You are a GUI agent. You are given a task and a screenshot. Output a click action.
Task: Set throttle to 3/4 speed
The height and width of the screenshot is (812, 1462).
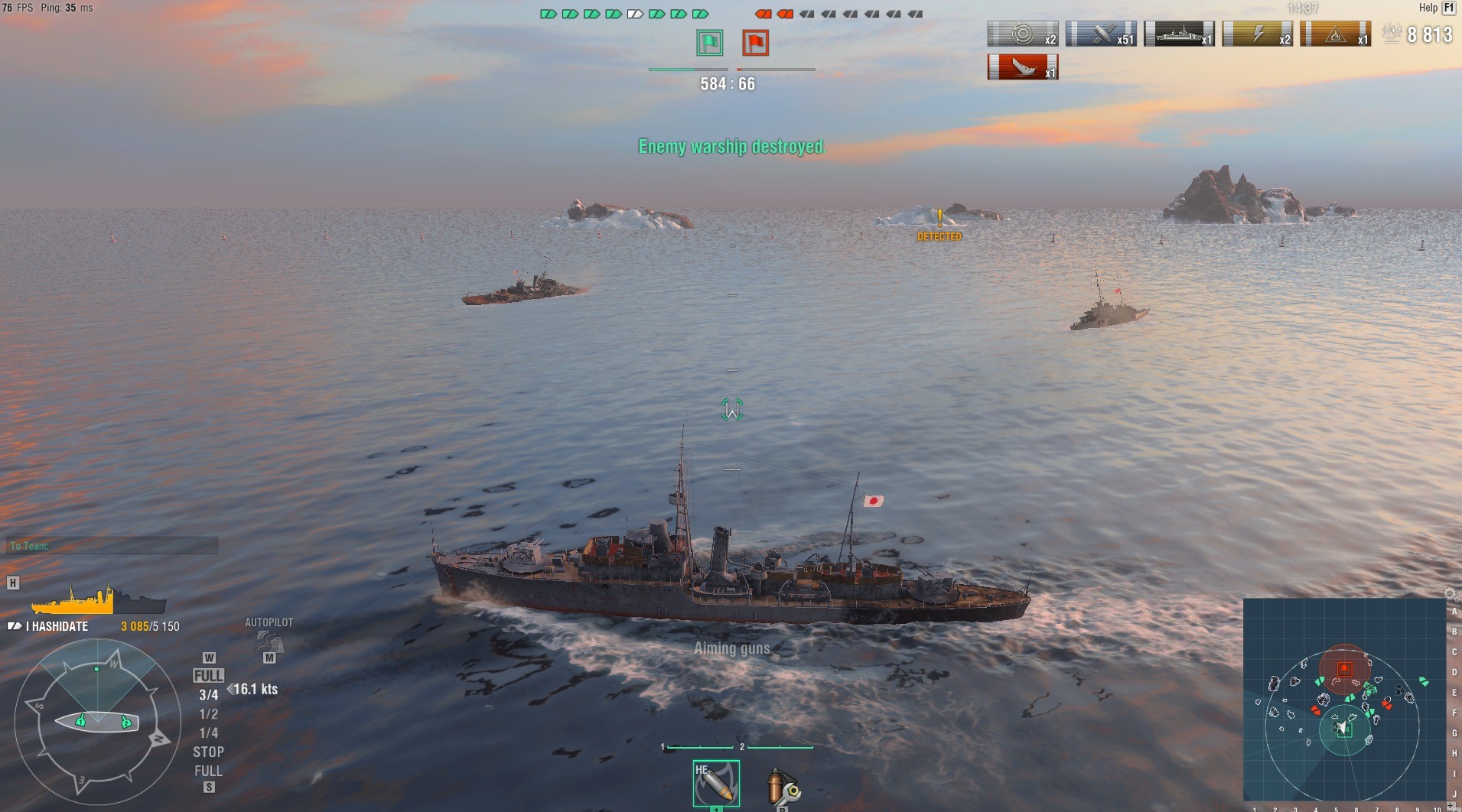[x=208, y=695]
